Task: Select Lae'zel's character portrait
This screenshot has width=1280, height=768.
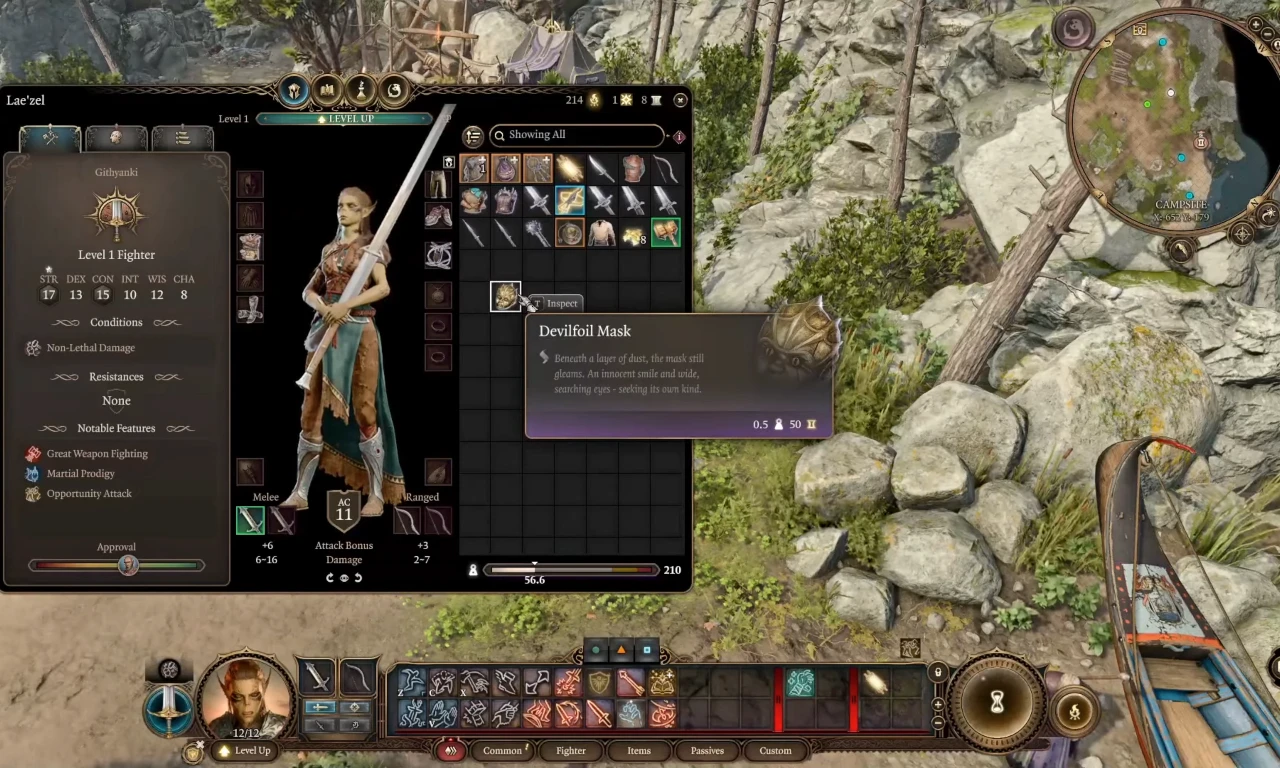Action: tap(246, 697)
